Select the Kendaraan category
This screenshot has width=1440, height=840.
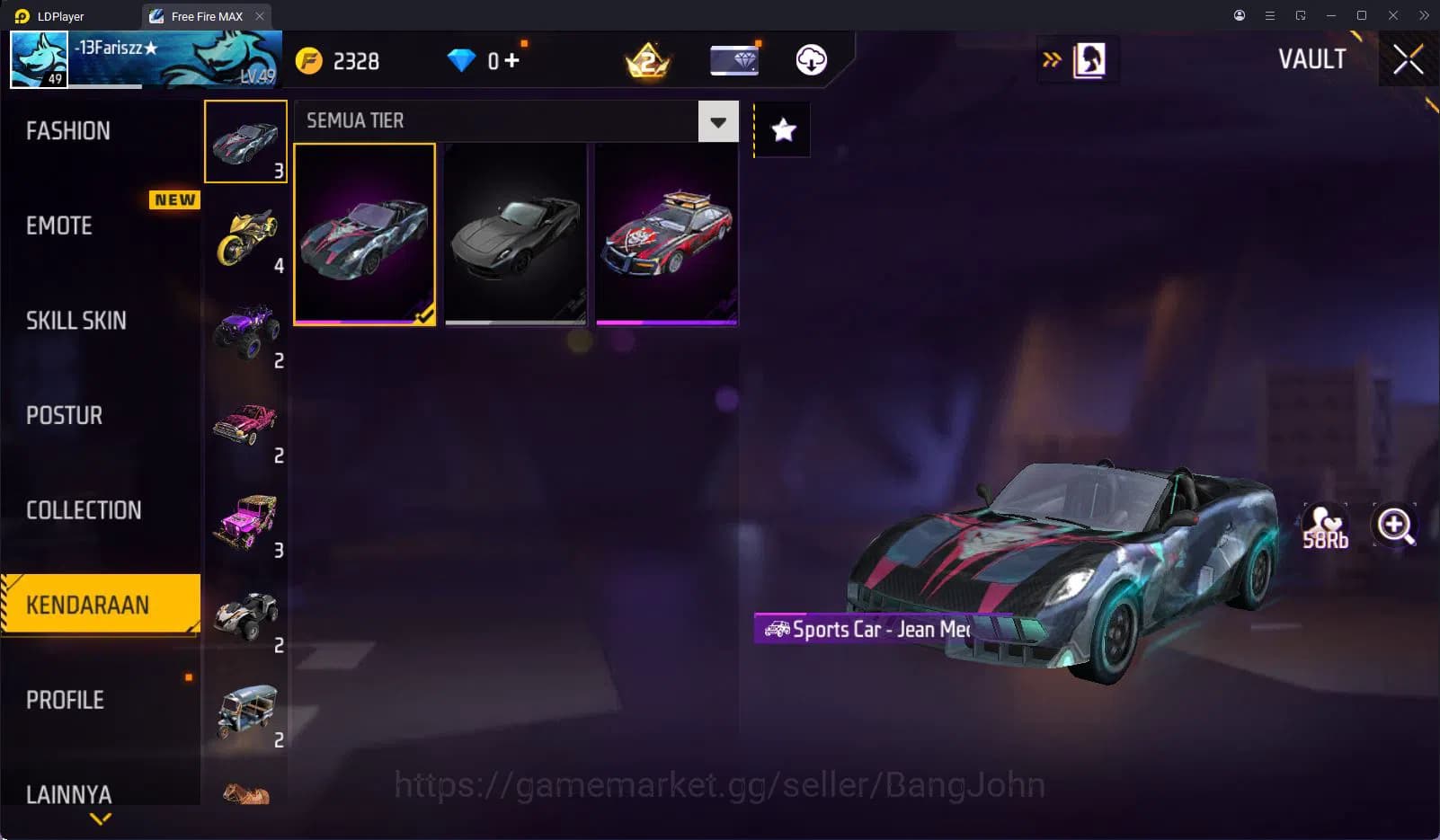(x=88, y=605)
